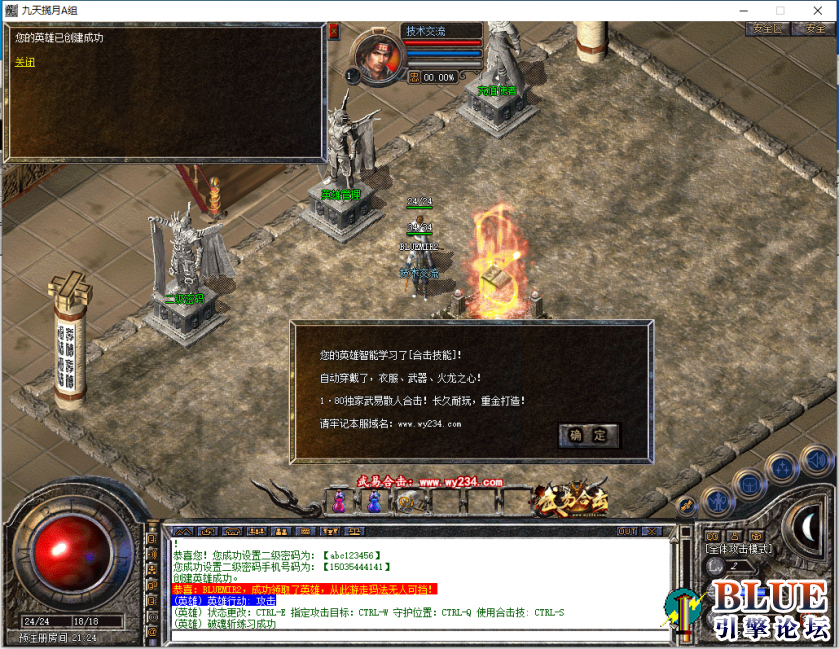Click the yellow 关闭 link
Image resolution: width=839 pixels, height=649 pixels.
point(24,62)
